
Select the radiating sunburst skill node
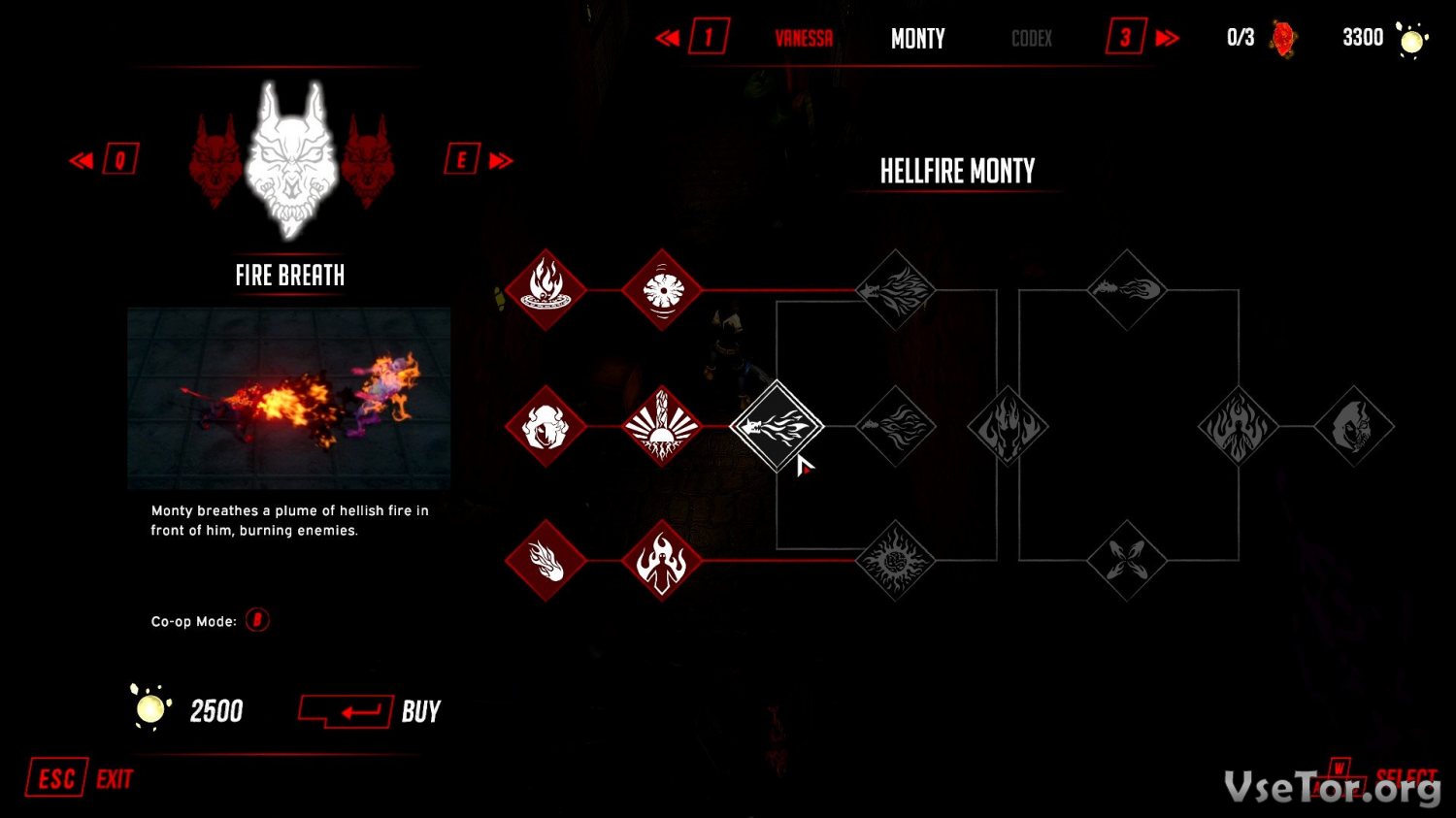click(x=662, y=426)
